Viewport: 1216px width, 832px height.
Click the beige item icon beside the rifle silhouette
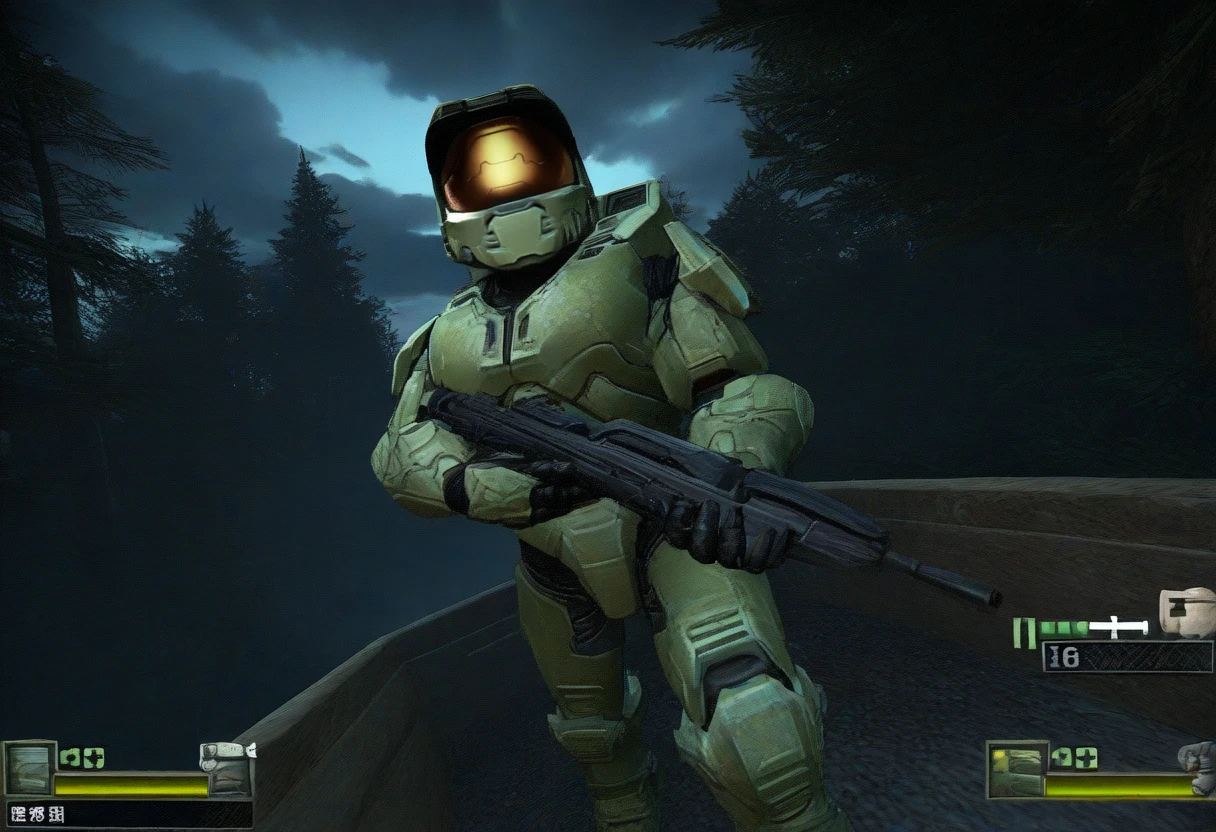(x=1186, y=611)
